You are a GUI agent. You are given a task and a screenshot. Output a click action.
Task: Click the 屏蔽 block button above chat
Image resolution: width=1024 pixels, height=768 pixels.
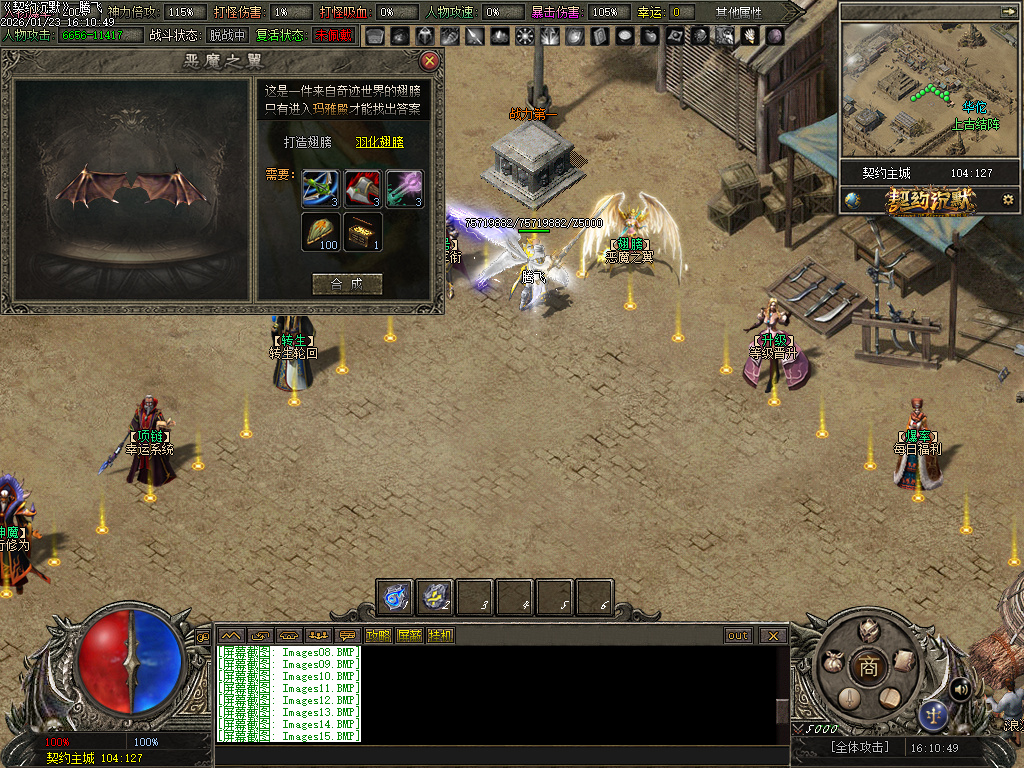[409, 635]
